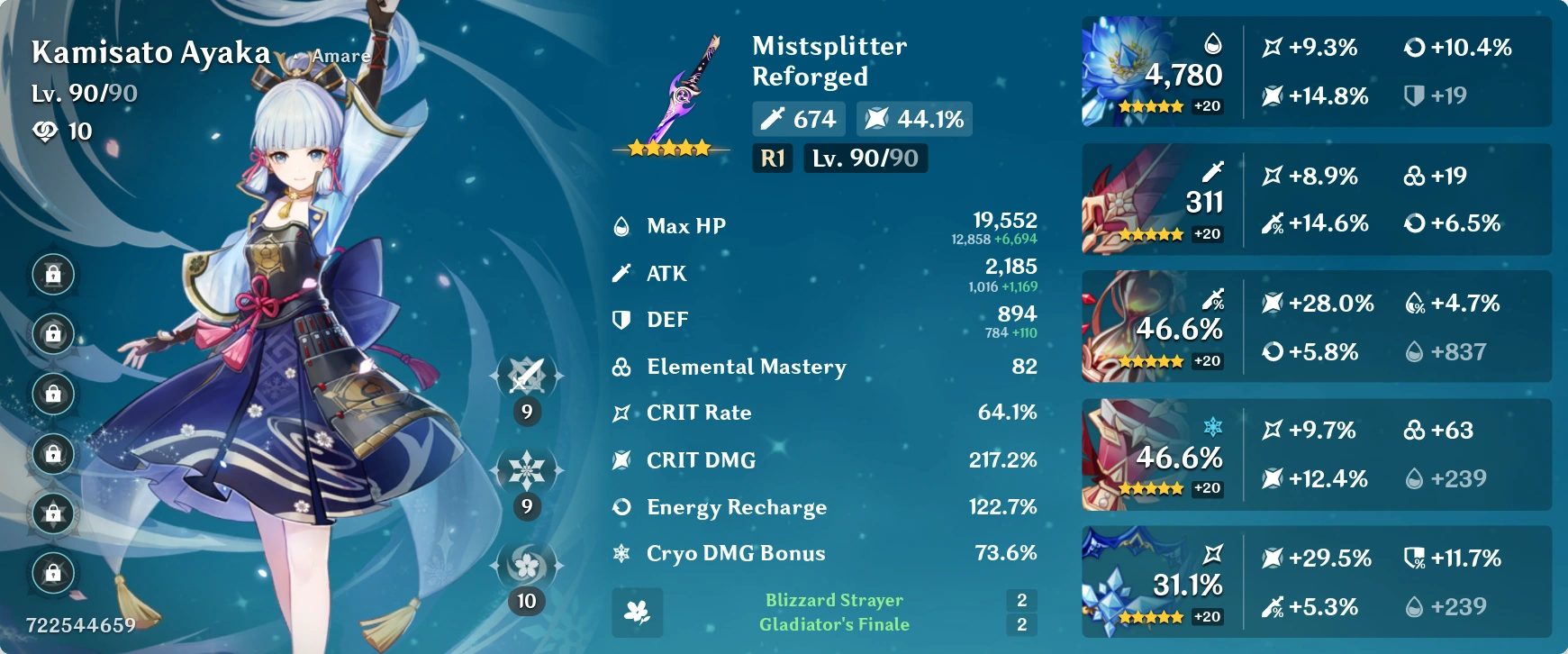Viewport: 1568px width, 654px height.
Task: Toggle the second constellation lock
Action: (52, 332)
